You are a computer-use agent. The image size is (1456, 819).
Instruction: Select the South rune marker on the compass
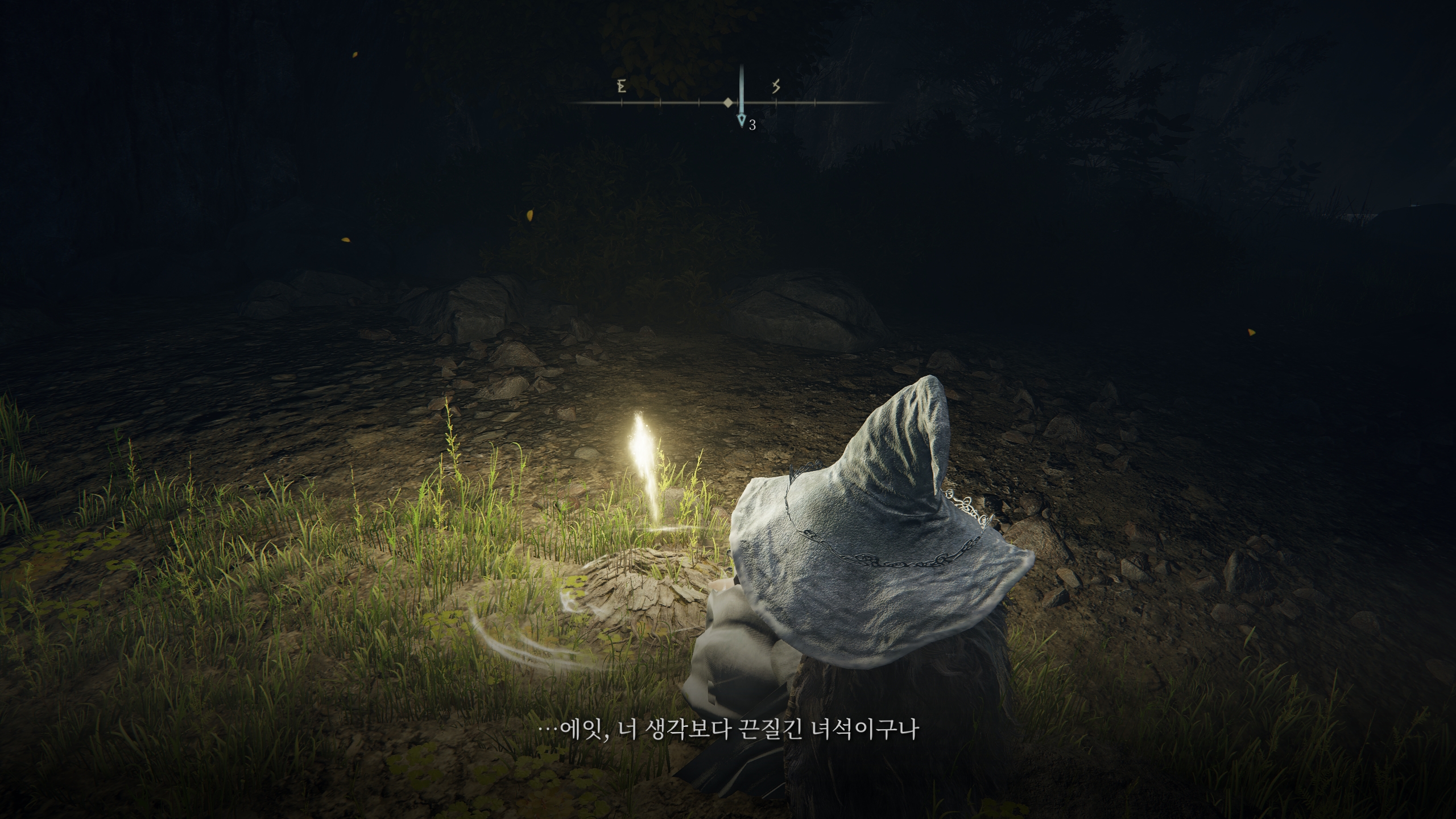point(777,86)
